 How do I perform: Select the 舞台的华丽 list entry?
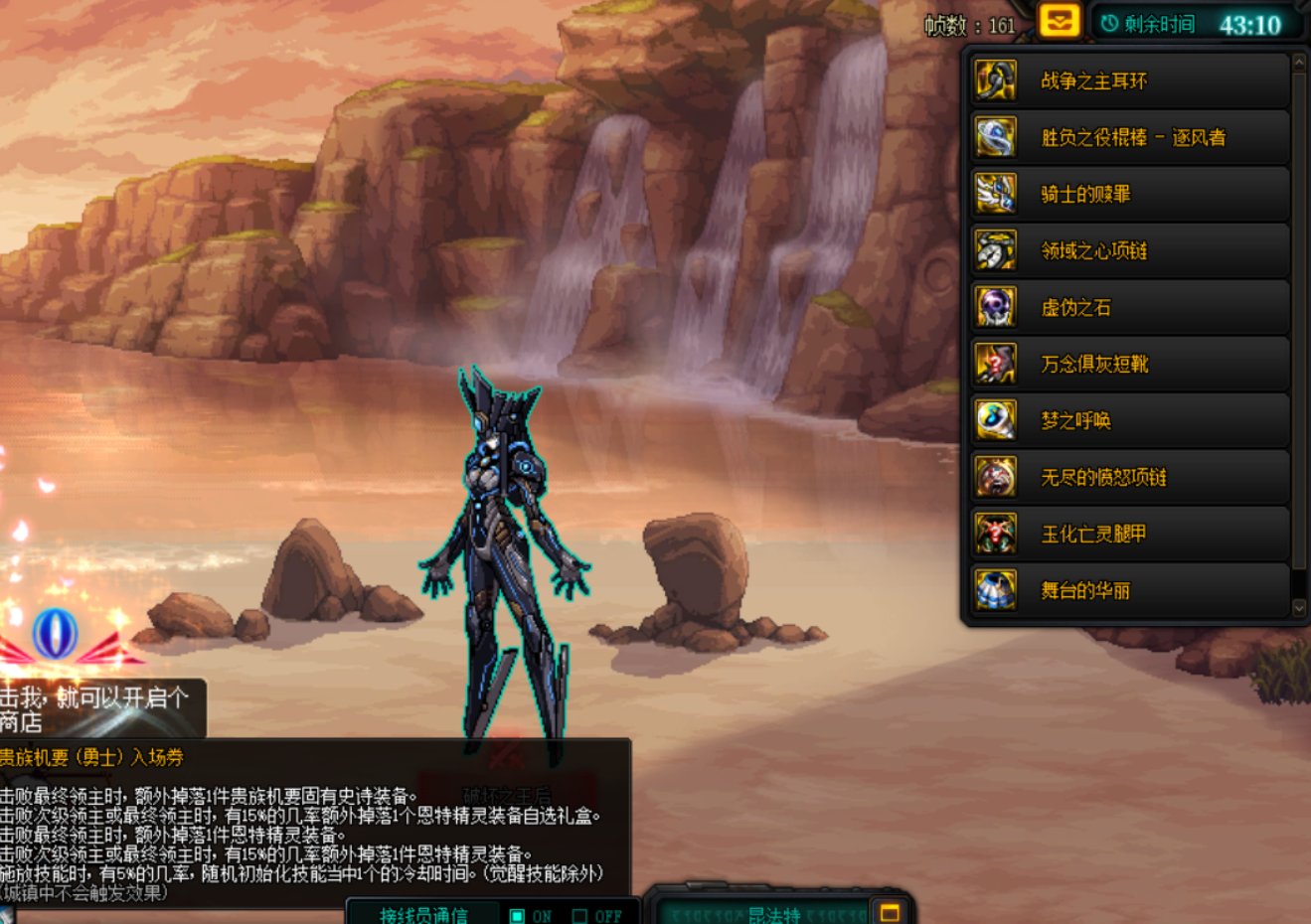coord(1103,590)
